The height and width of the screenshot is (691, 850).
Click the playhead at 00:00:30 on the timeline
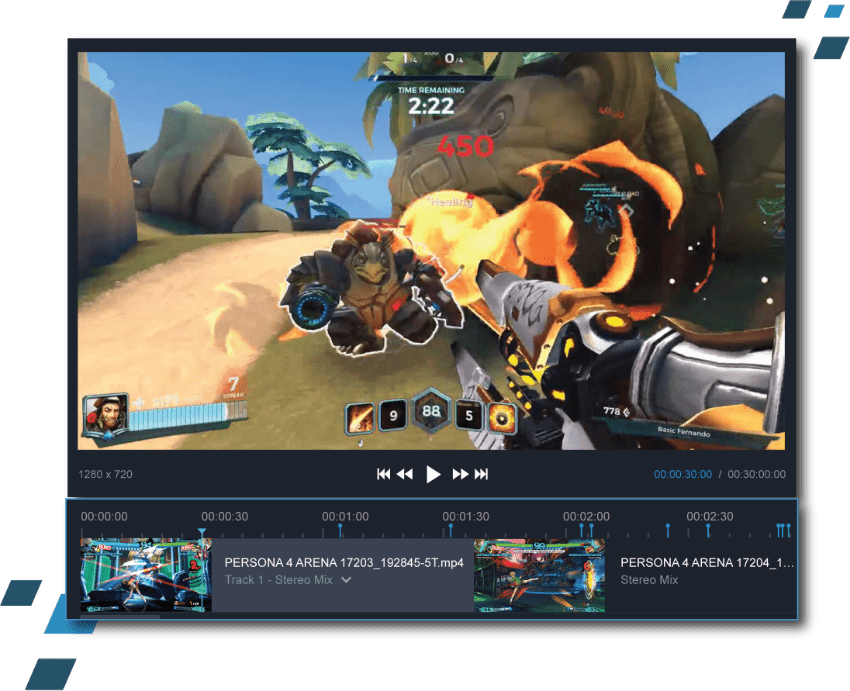coord(202,534)
